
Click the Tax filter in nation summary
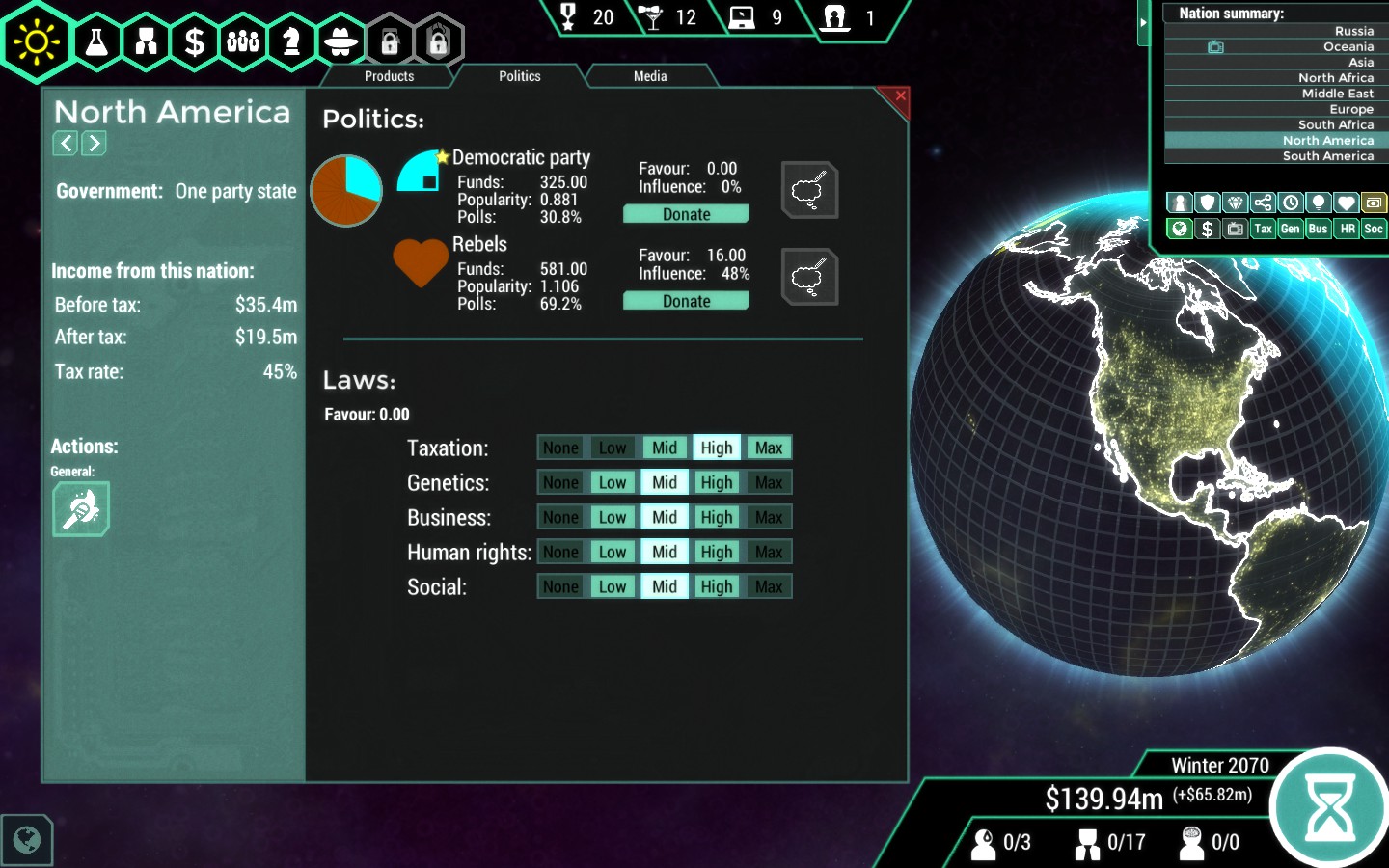[1263, 229]
